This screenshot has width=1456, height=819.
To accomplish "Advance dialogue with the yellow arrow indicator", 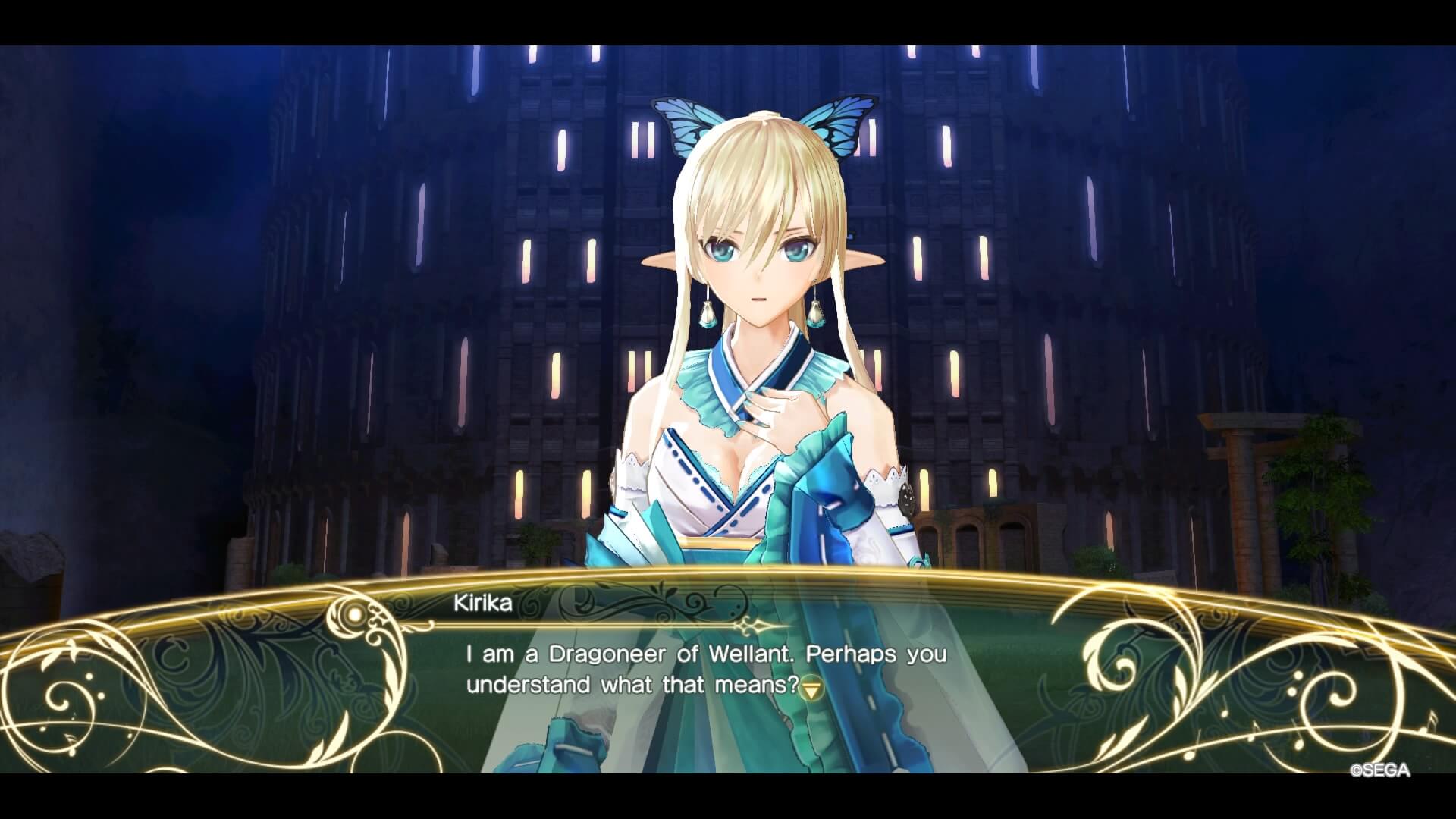I will 812,689.
